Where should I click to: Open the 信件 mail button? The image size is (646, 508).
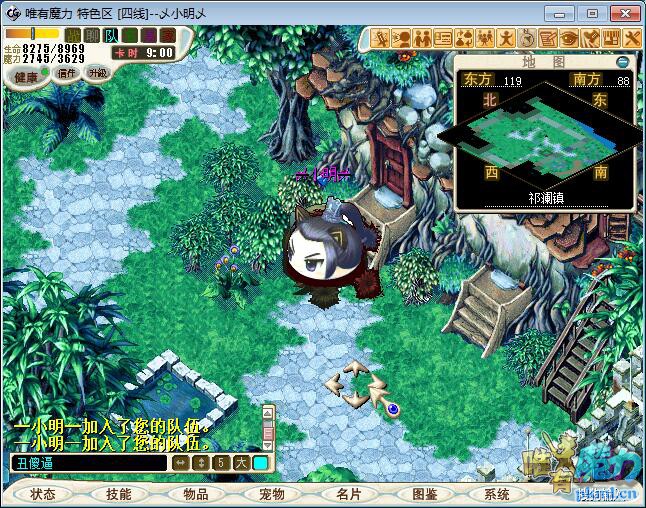67,73
